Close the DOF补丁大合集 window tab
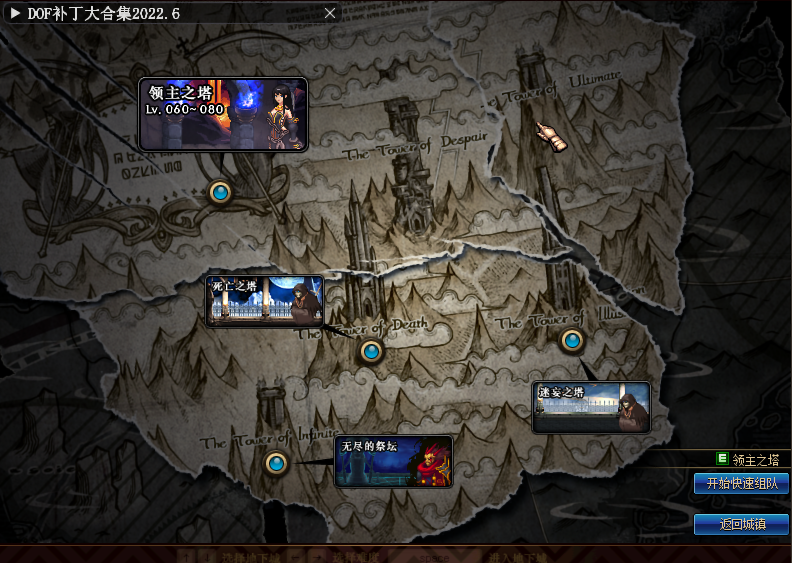The image size is (792, 563). (330, 13)
